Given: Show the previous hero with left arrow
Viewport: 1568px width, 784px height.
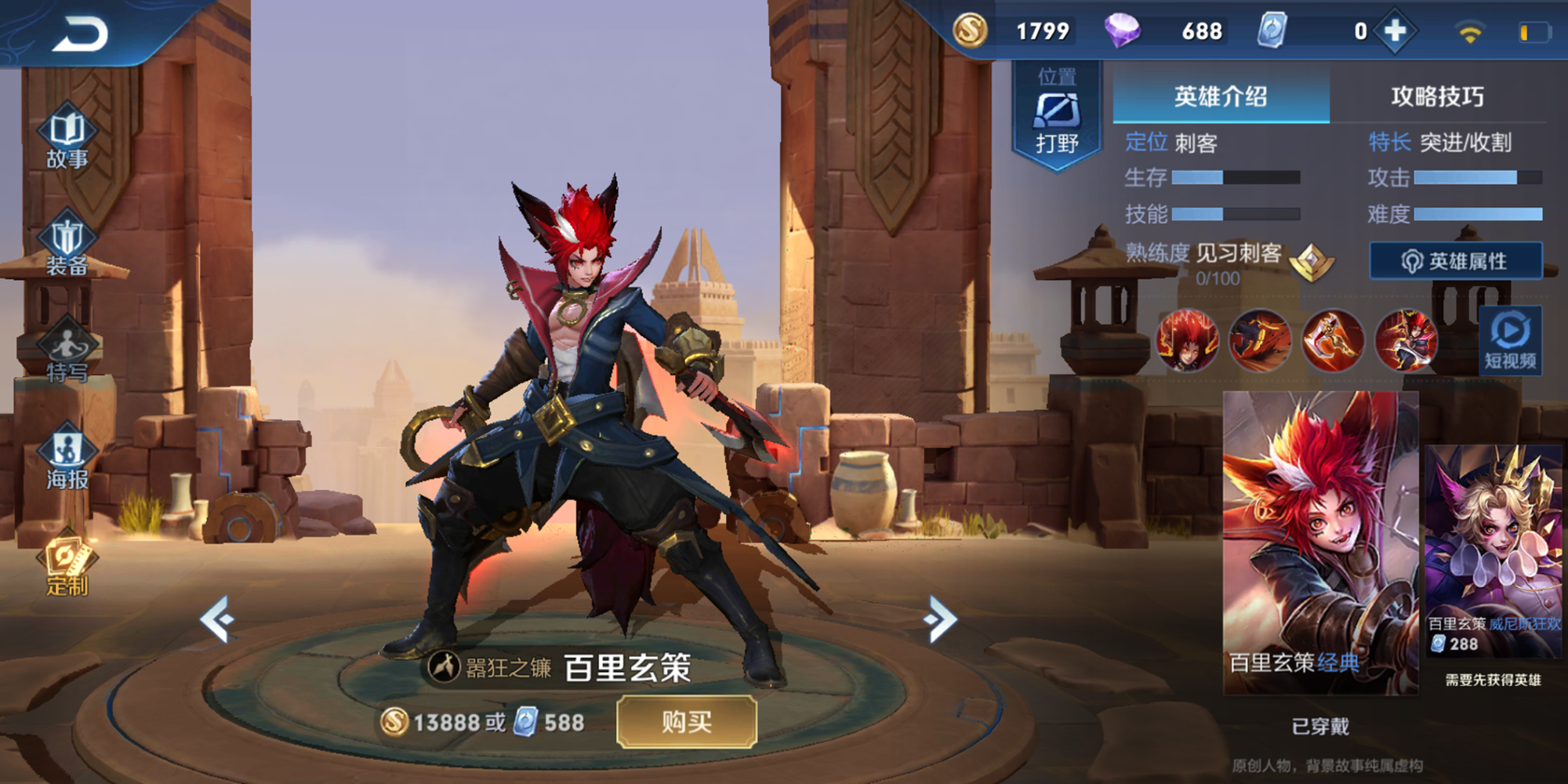Looking at the screenshot, I should pyautogui.click(x=218, y=619).
